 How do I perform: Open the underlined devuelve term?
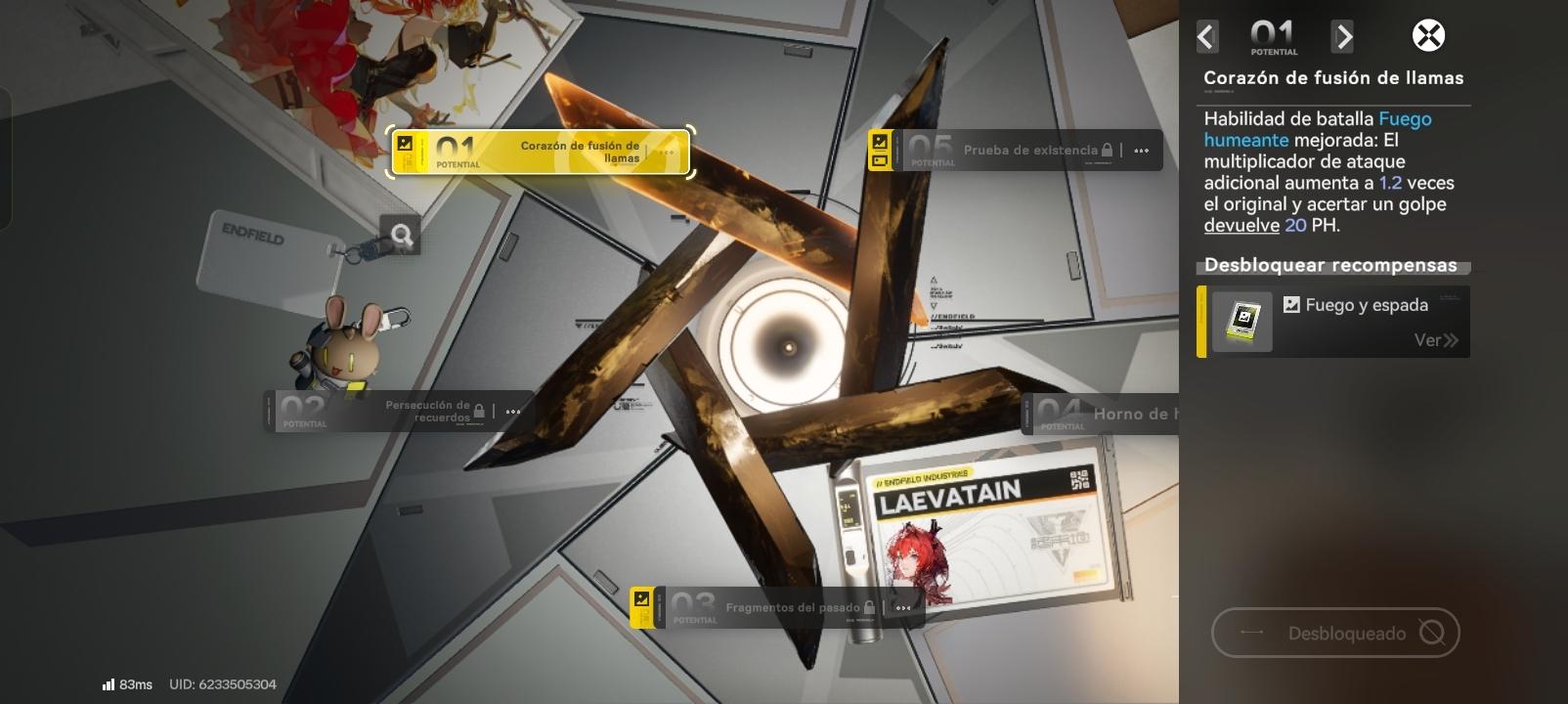tap(1241, 225)
